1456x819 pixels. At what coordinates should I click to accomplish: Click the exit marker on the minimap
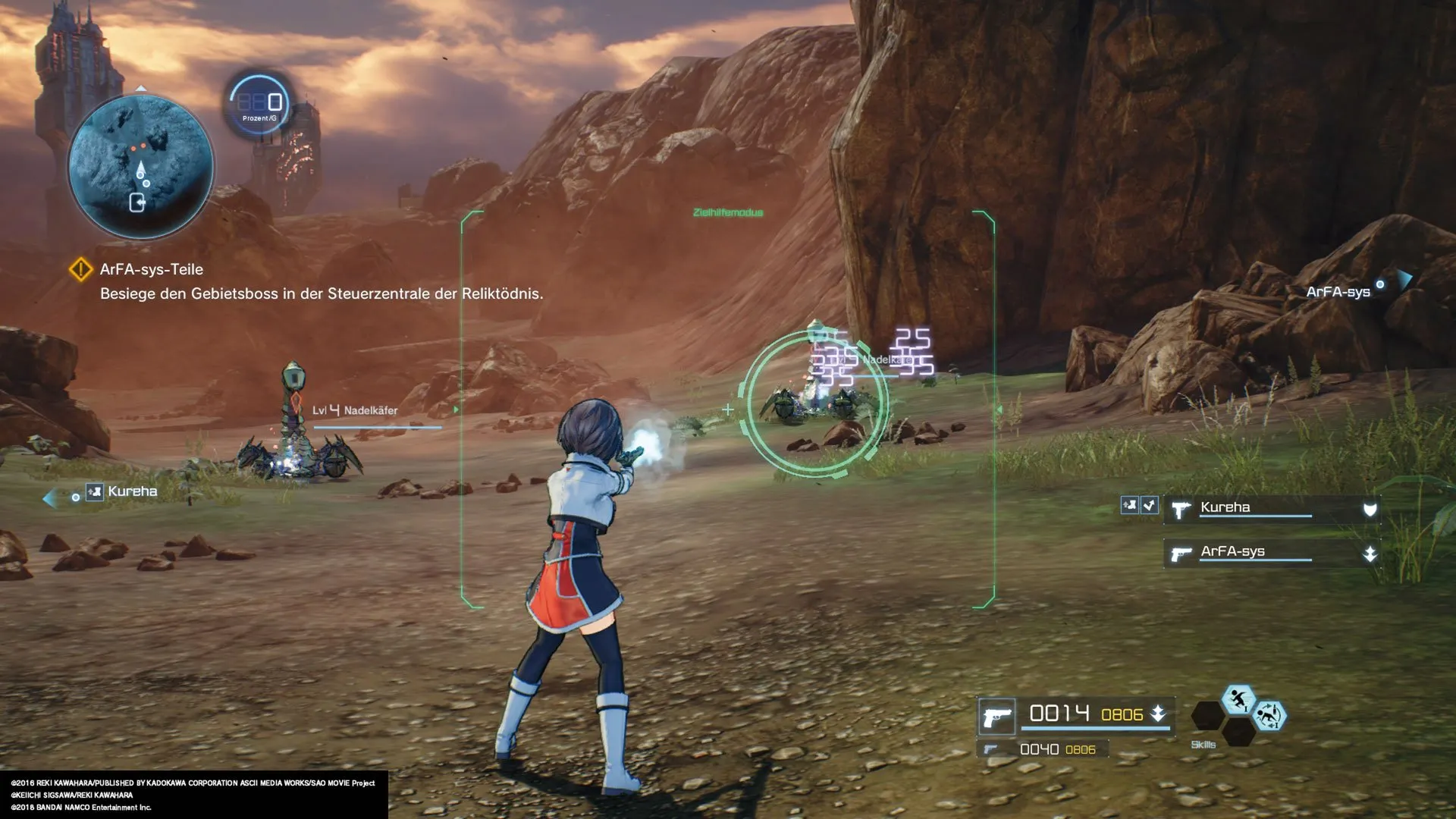click(137, 202)
